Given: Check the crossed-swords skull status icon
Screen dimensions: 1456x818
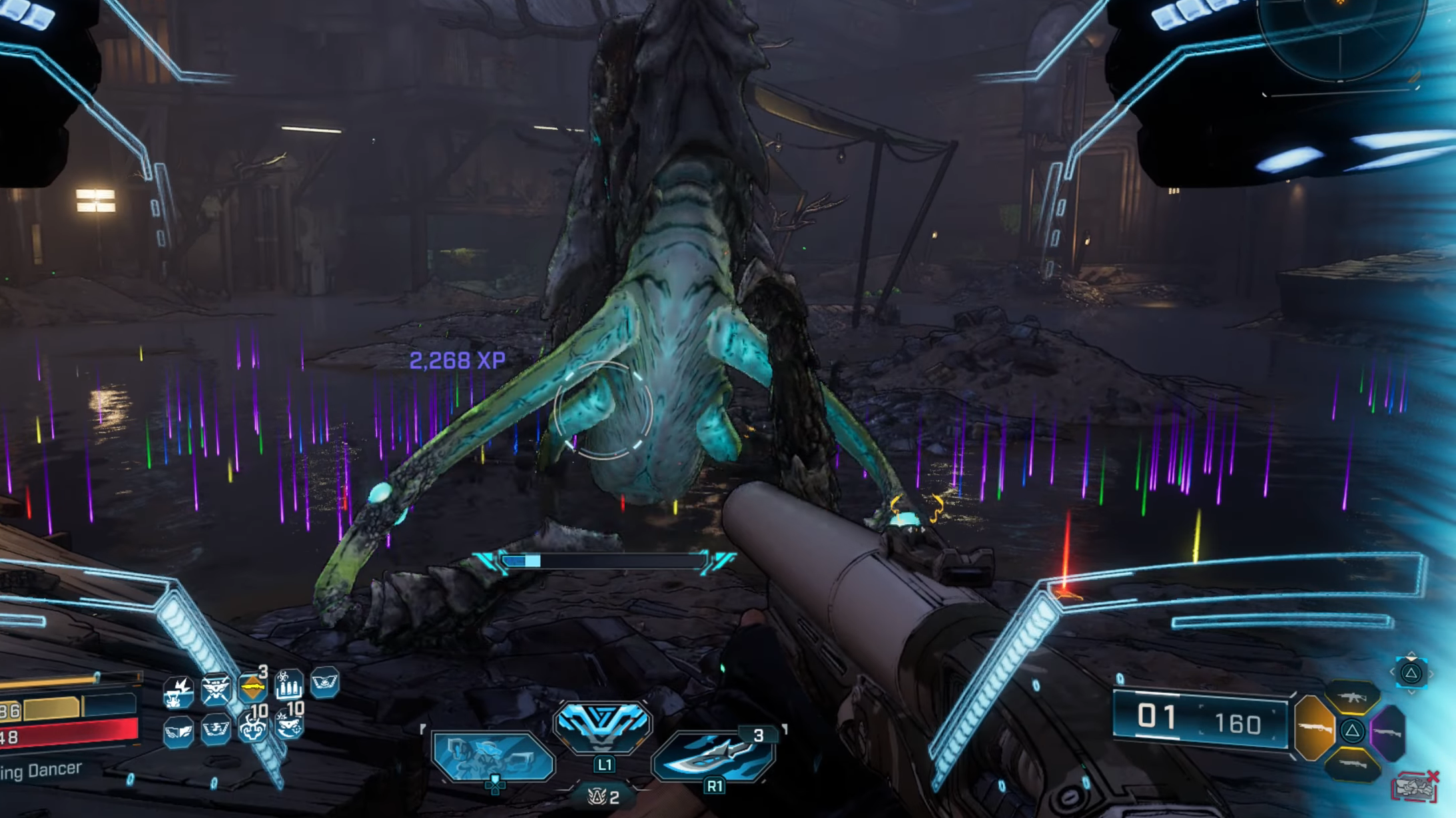Looking at the screenshot, I should click(216, 689).
